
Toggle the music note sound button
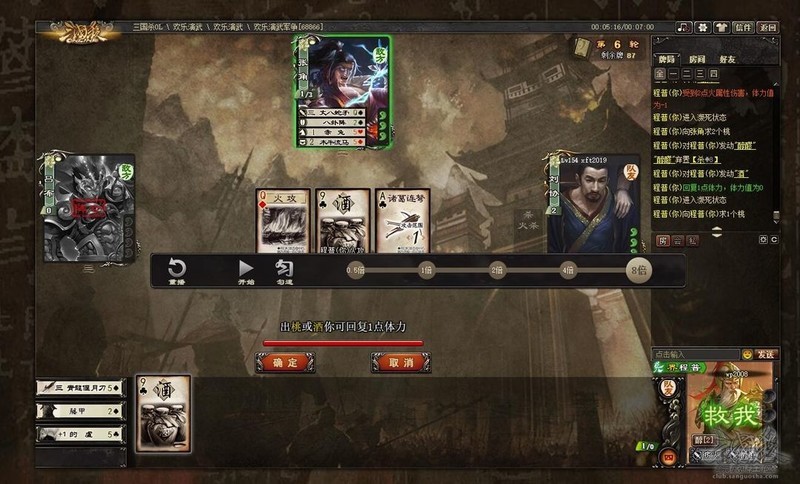tap(684, 27)
